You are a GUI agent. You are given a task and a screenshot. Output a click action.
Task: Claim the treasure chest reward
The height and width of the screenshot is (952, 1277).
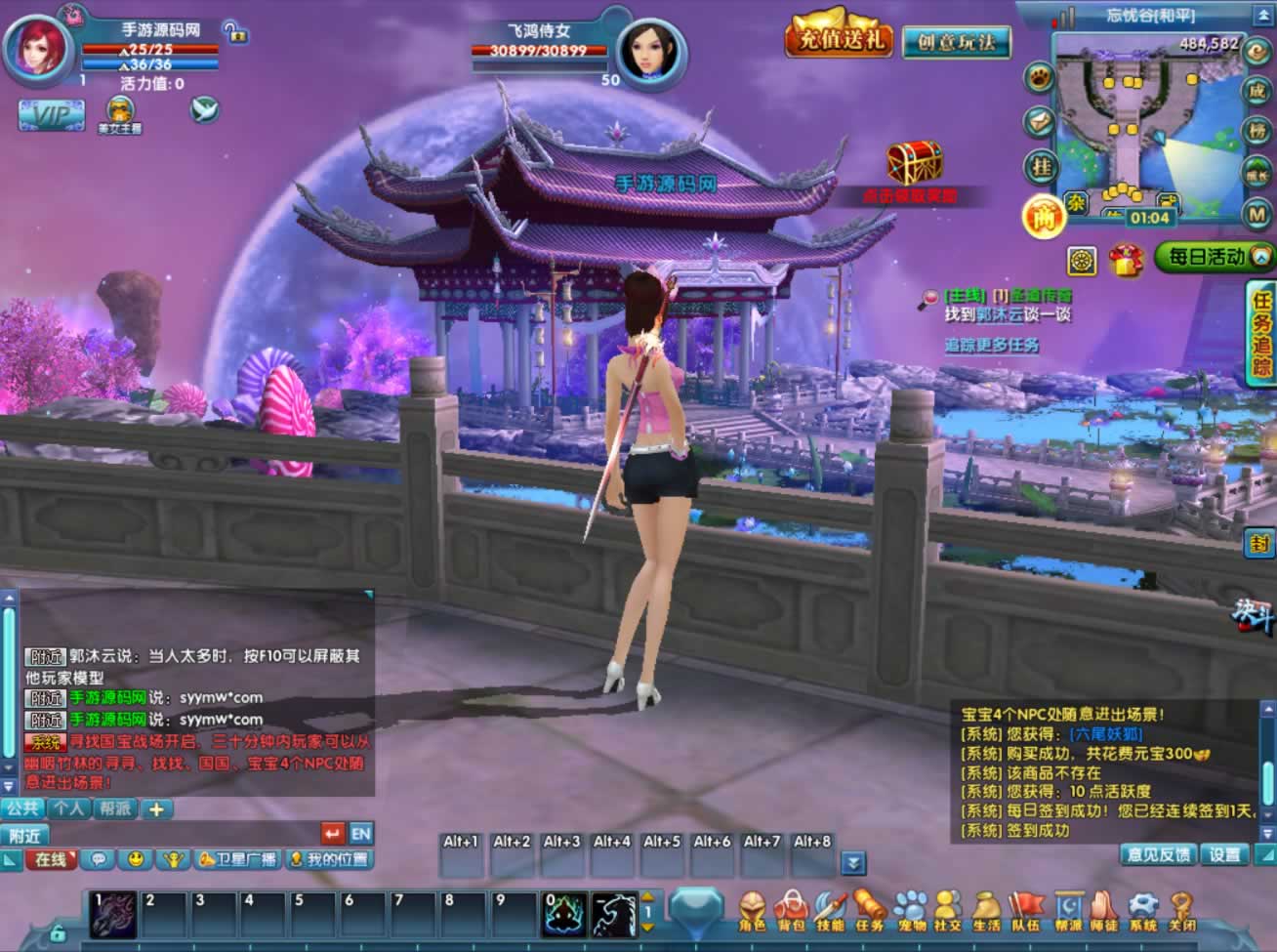915,163
